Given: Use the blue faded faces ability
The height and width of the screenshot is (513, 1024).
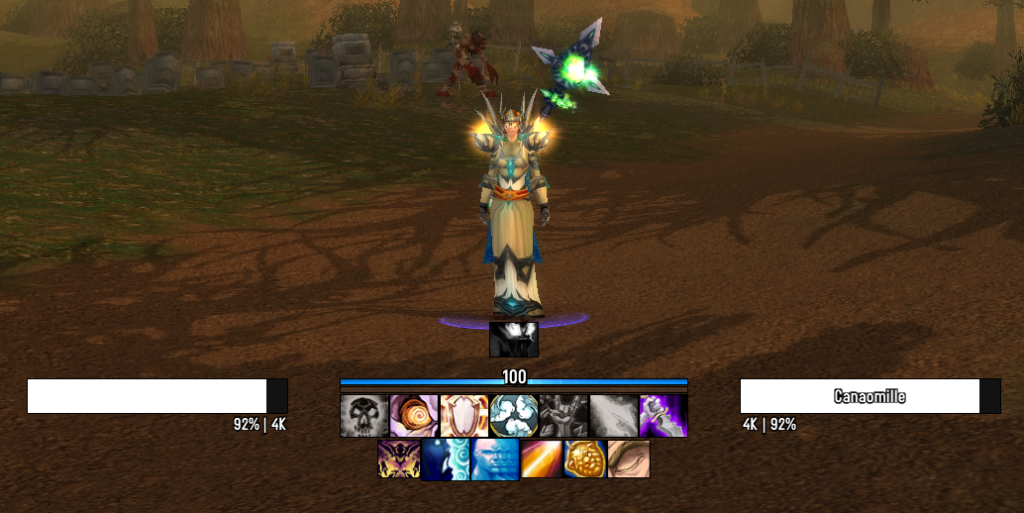Looking at the screenshot, I should click(x=495, y=459).
